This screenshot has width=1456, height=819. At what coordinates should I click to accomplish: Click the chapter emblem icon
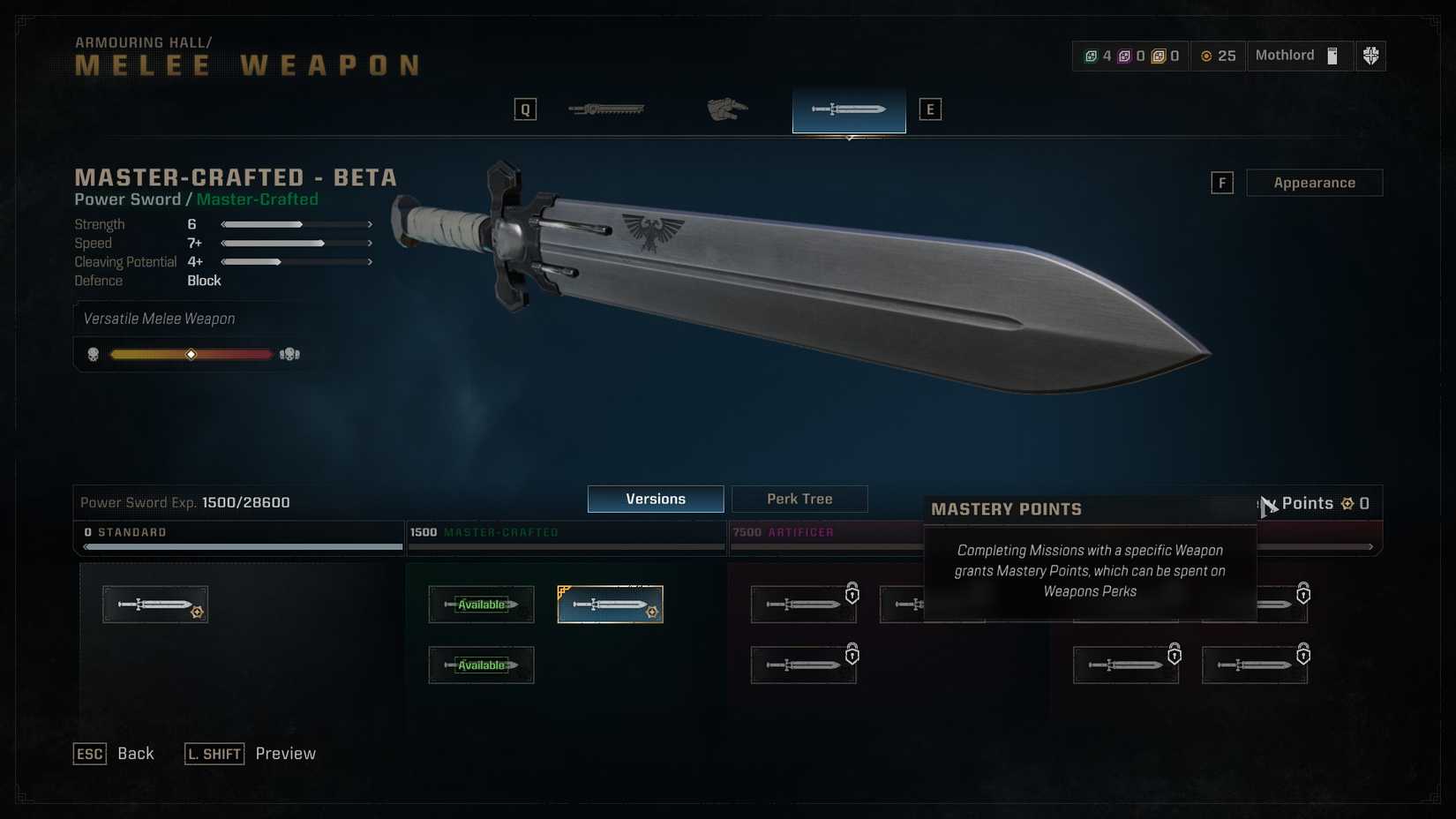coord(1370,56)
